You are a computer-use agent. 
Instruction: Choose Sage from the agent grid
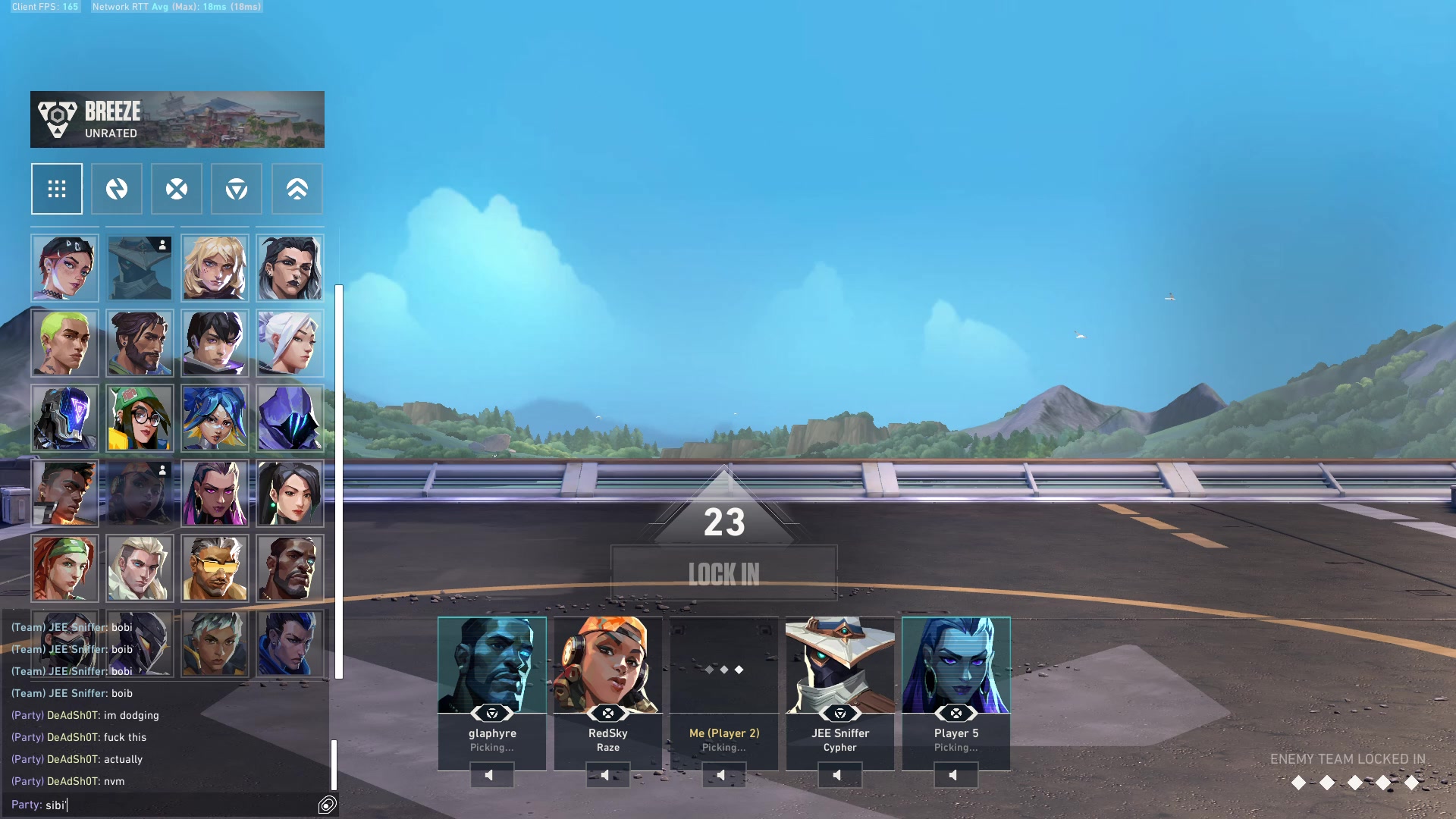(x=290, y=494)
